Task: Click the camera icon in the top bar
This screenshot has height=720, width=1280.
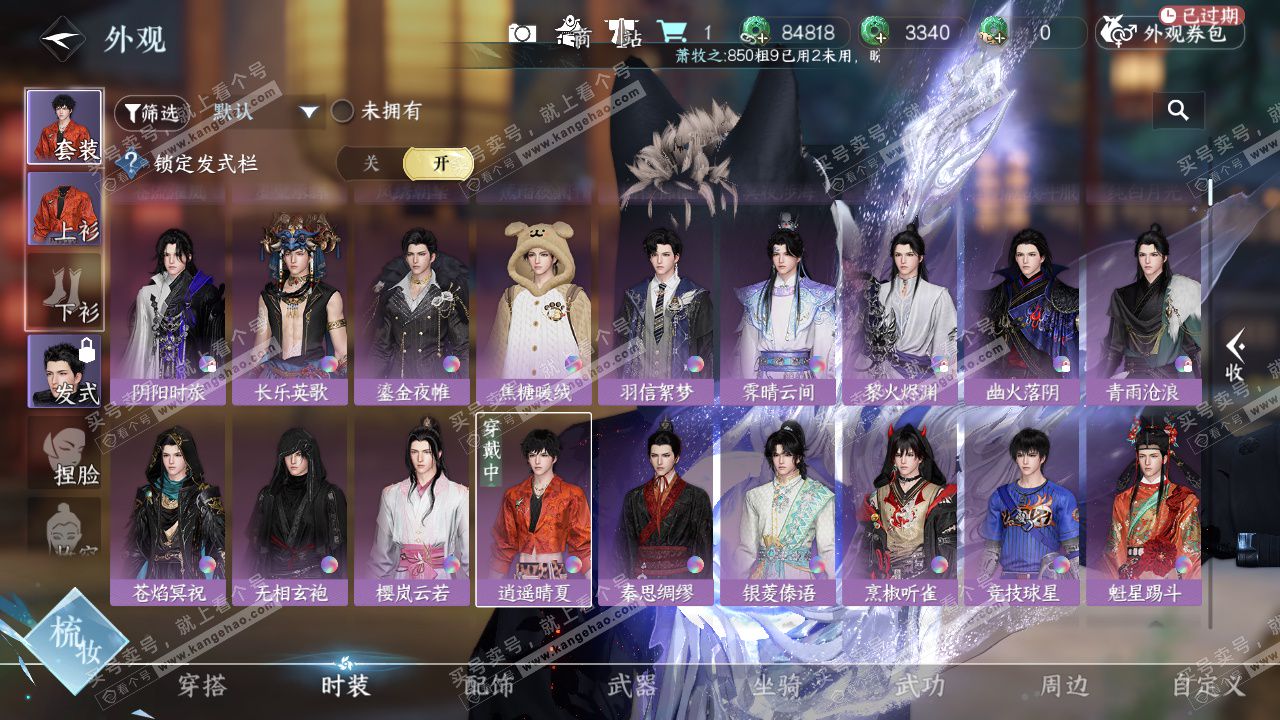Action: (522, 33)
